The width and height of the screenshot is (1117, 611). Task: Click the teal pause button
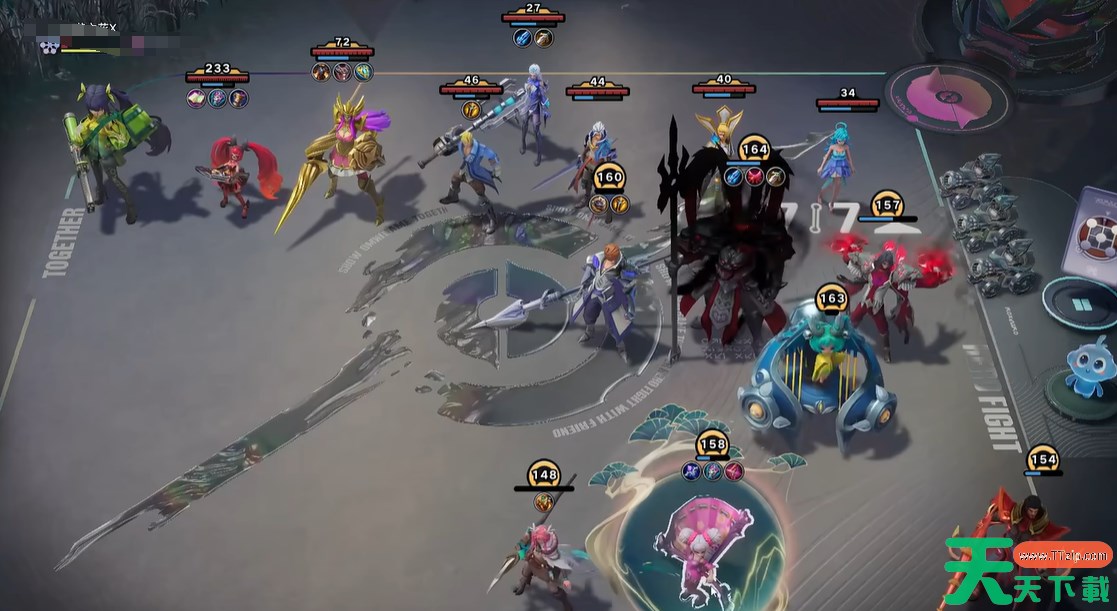point(1080,303)
